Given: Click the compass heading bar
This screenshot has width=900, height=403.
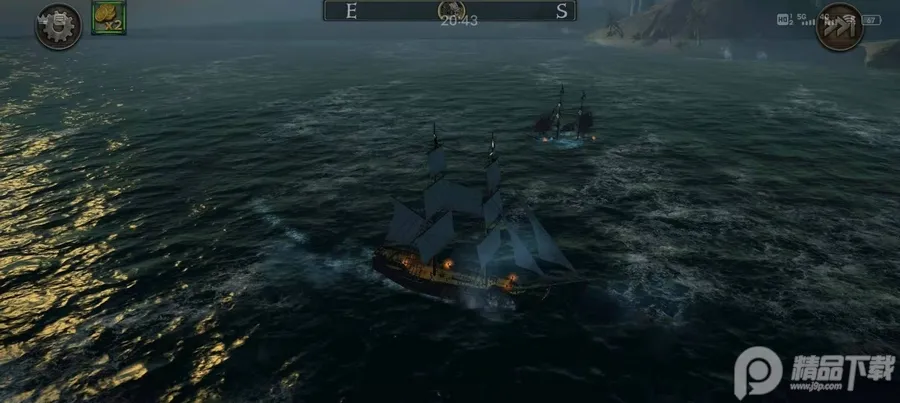Looking at the screenshot, I should pyautogui.click(x=450, y=11).
